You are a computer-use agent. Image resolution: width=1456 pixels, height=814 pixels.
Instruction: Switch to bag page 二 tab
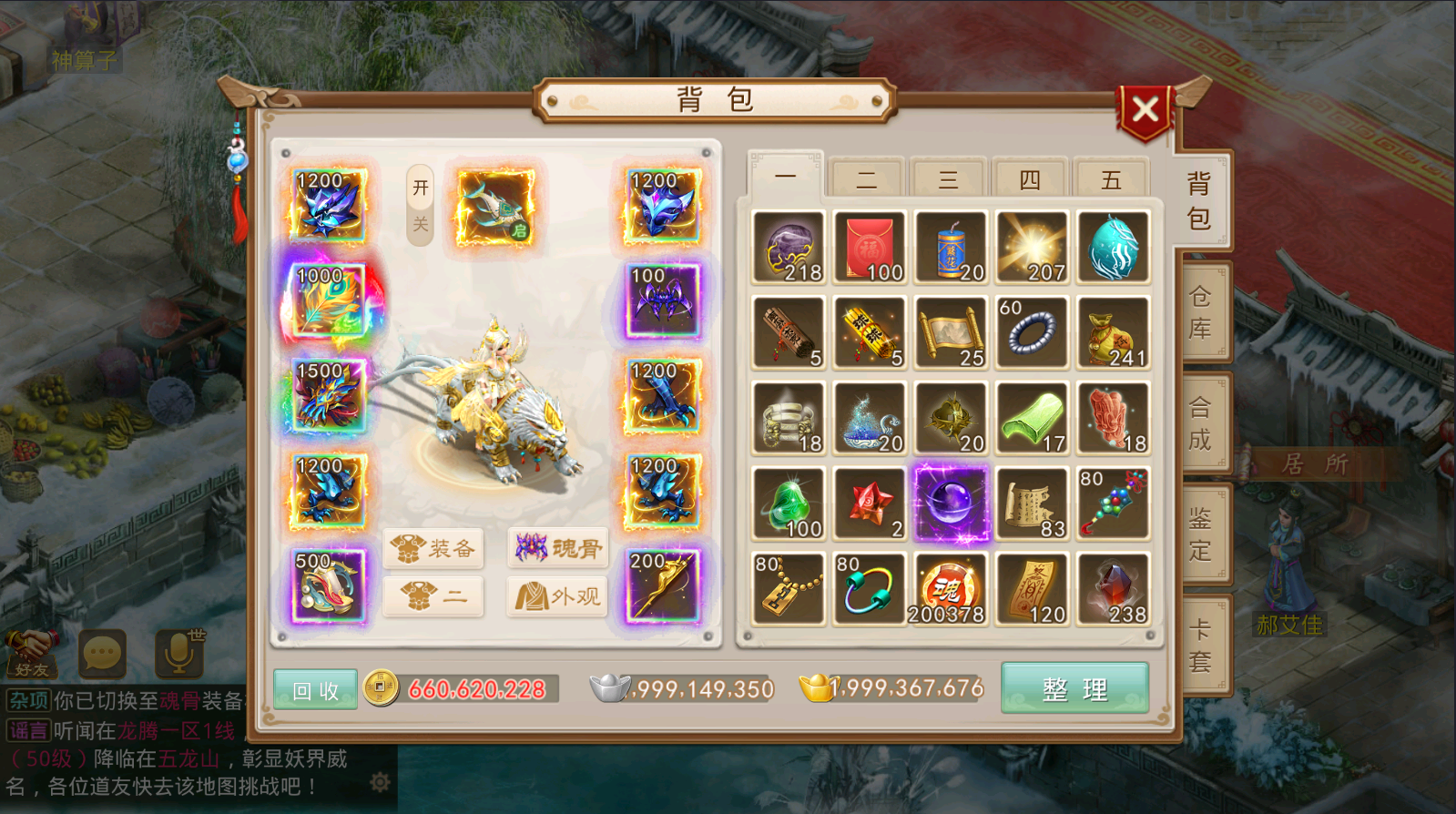pyautogui.click(x=866, y=178)
